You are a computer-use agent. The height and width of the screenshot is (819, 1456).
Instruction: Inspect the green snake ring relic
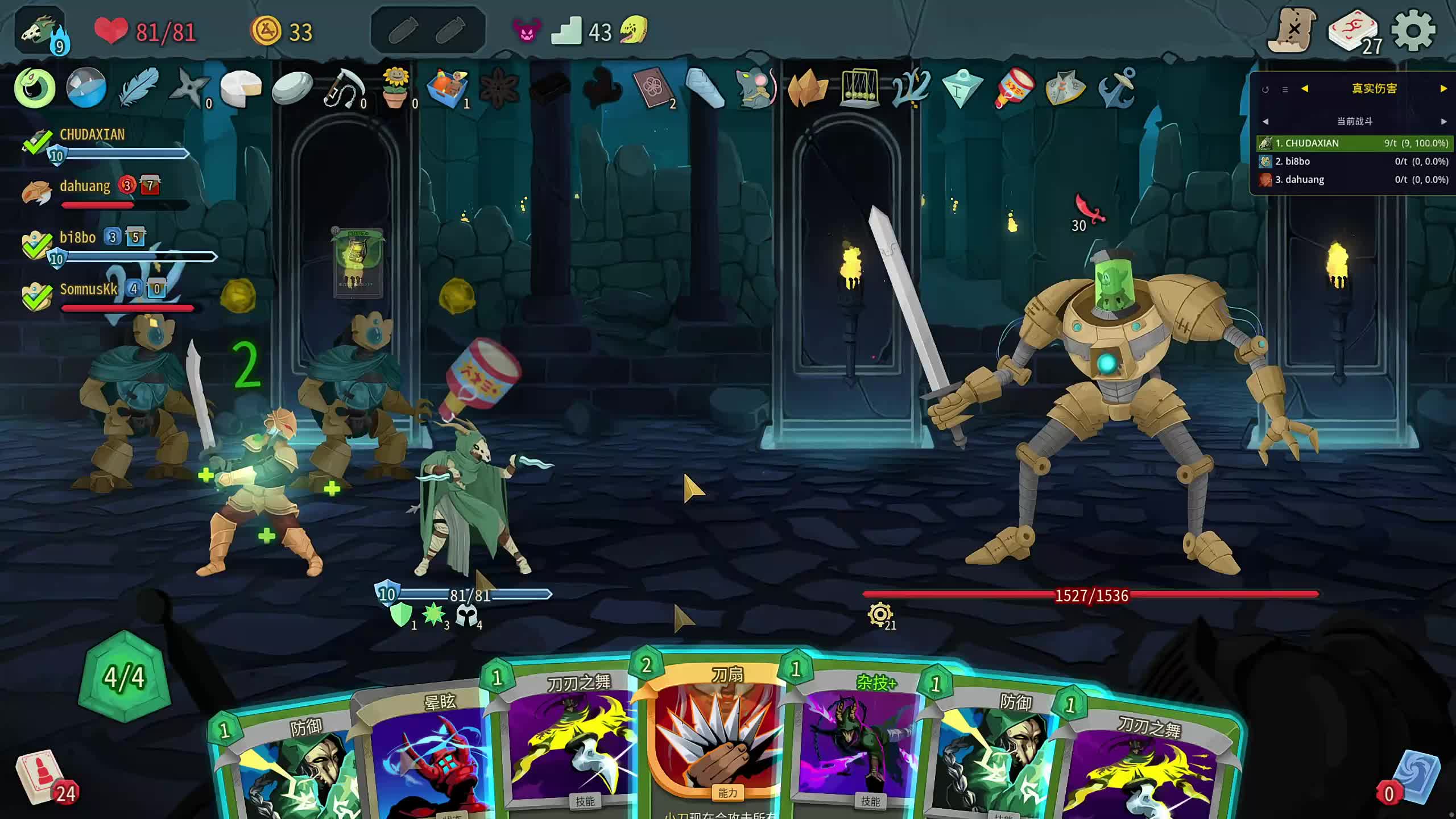(x=35, y=88)
